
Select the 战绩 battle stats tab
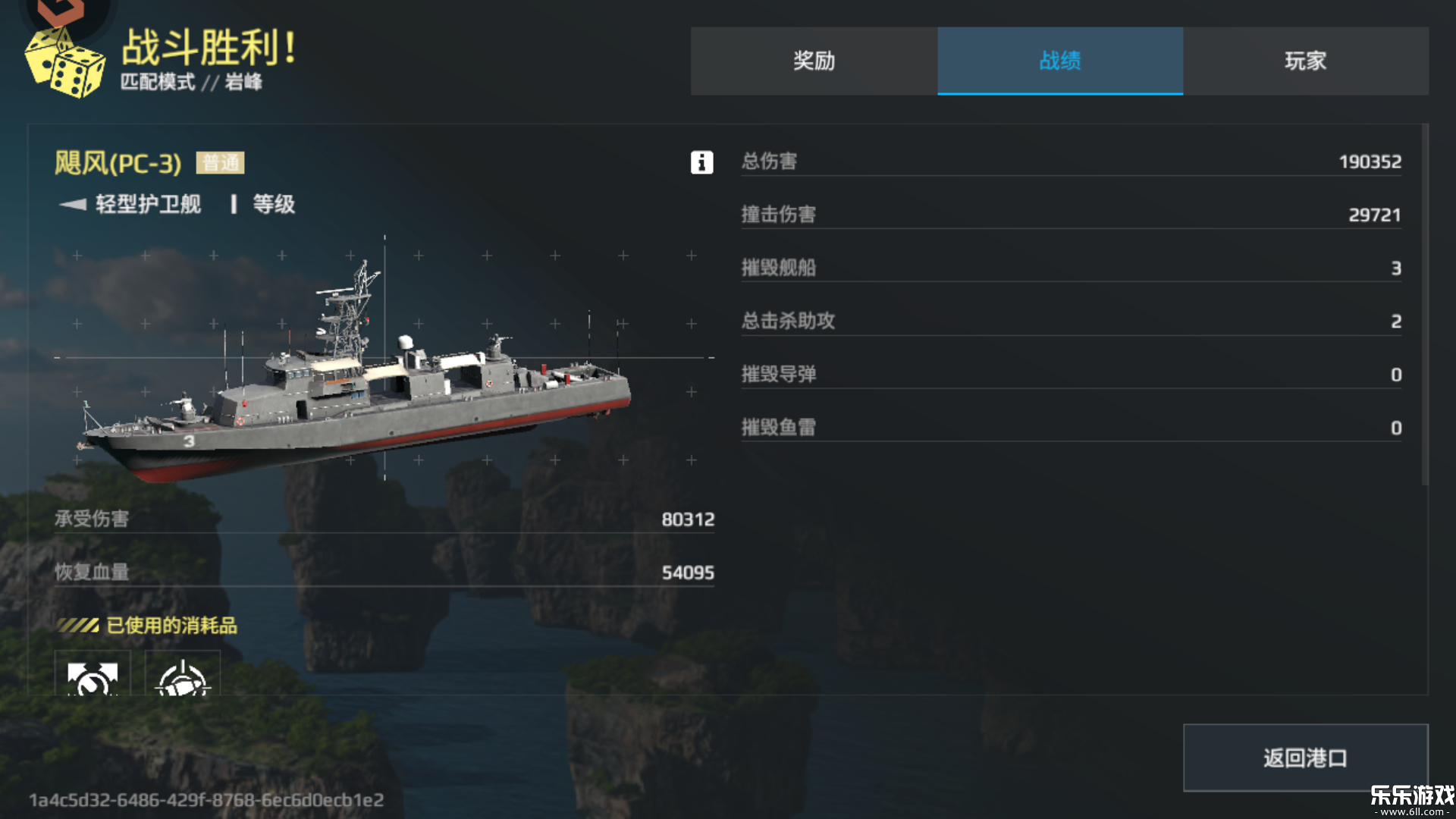click(x=1059, y=61)
